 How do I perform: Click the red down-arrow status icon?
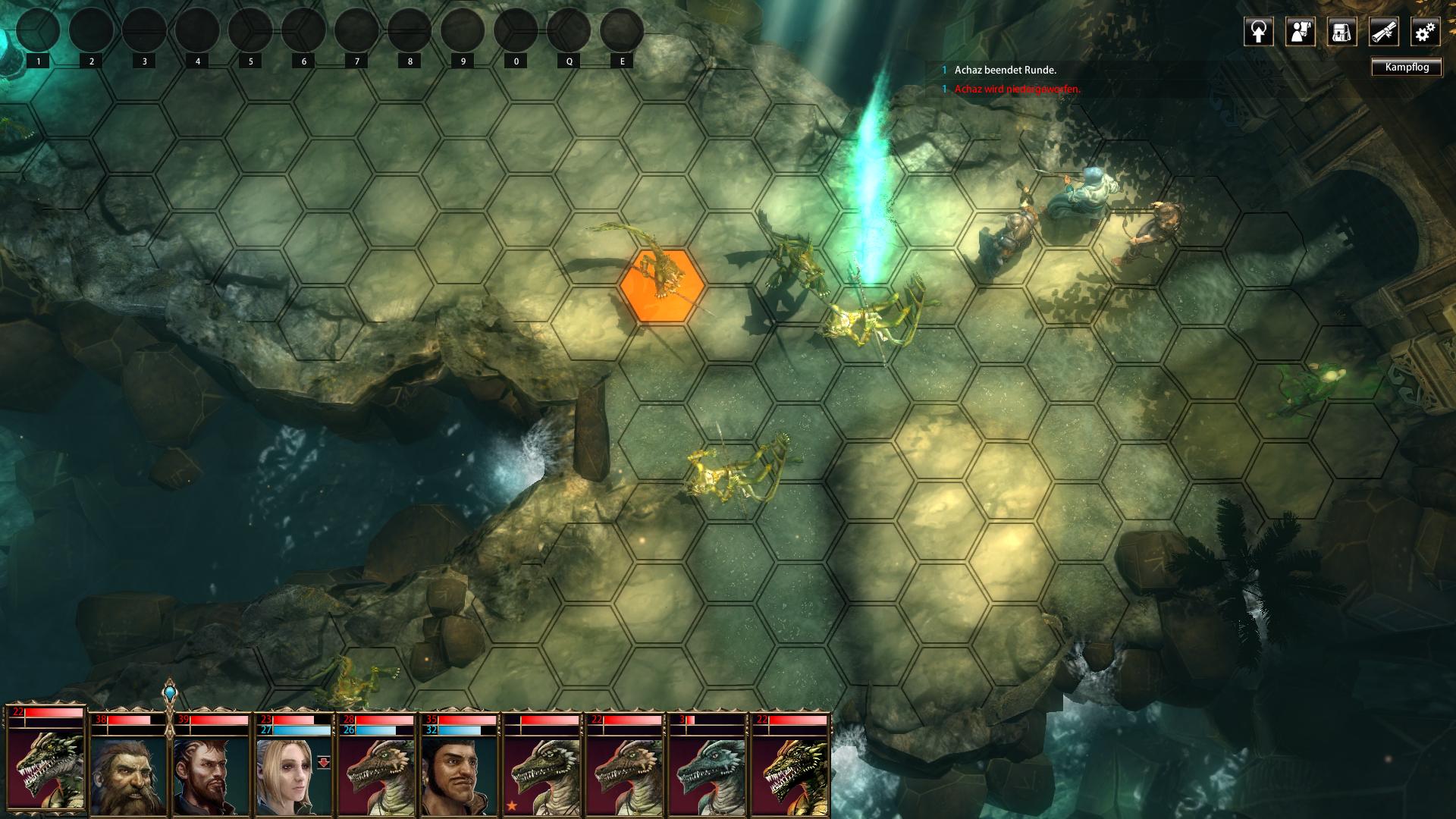(324, 762)
